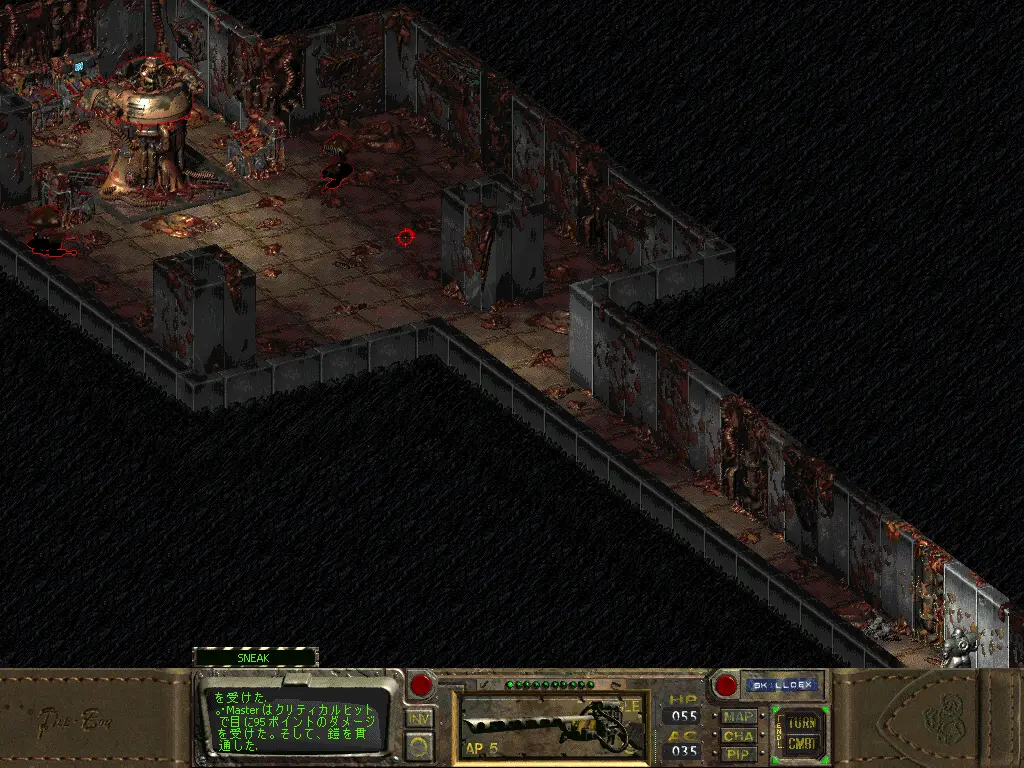This screenshot has width=1024, height=768.
Task: Open the PIP-Boy with the PIP button
Action: pyautogui.click(x=739, y=753)
